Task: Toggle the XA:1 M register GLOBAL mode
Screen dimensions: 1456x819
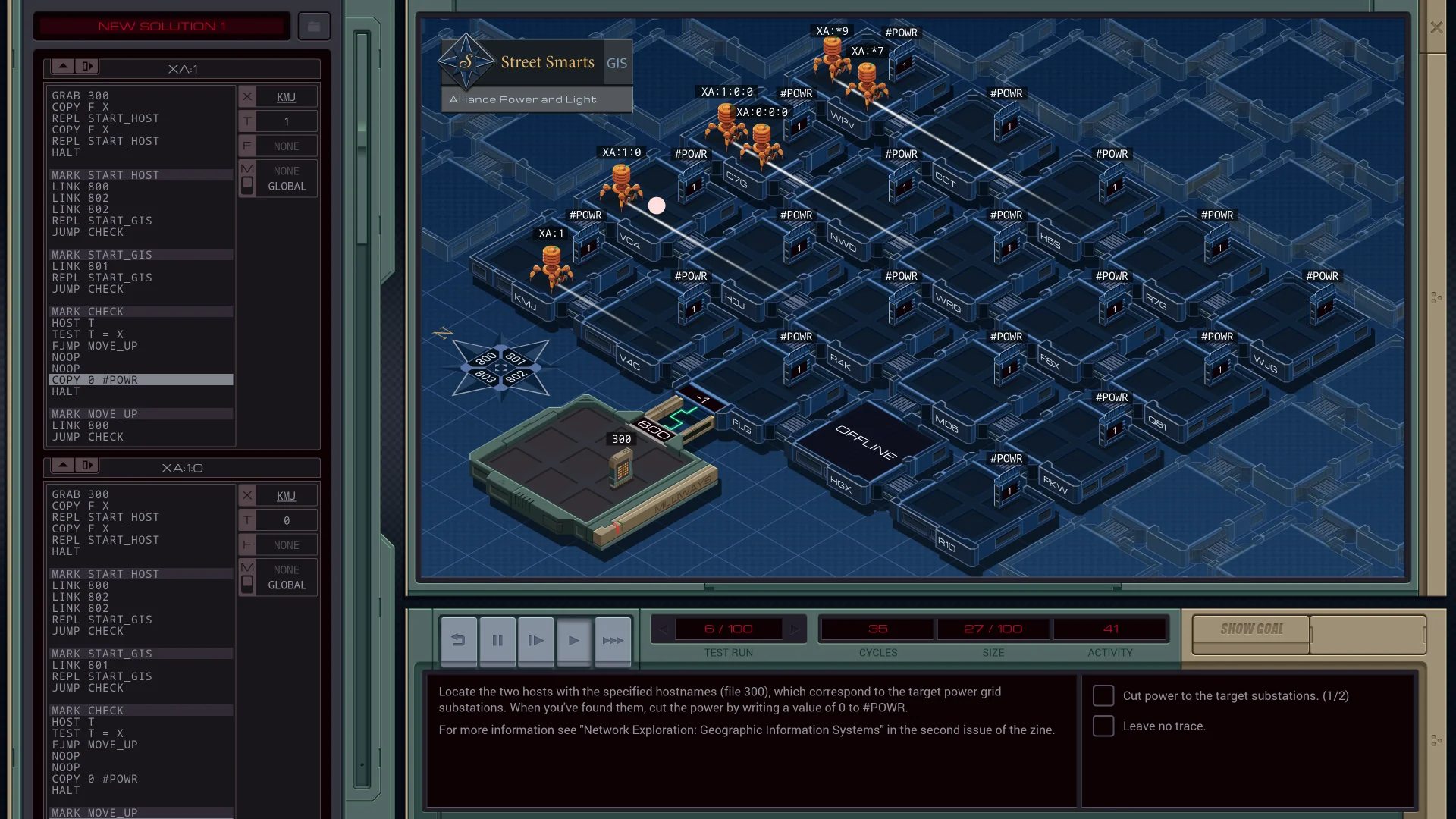Action: [247, 184]
